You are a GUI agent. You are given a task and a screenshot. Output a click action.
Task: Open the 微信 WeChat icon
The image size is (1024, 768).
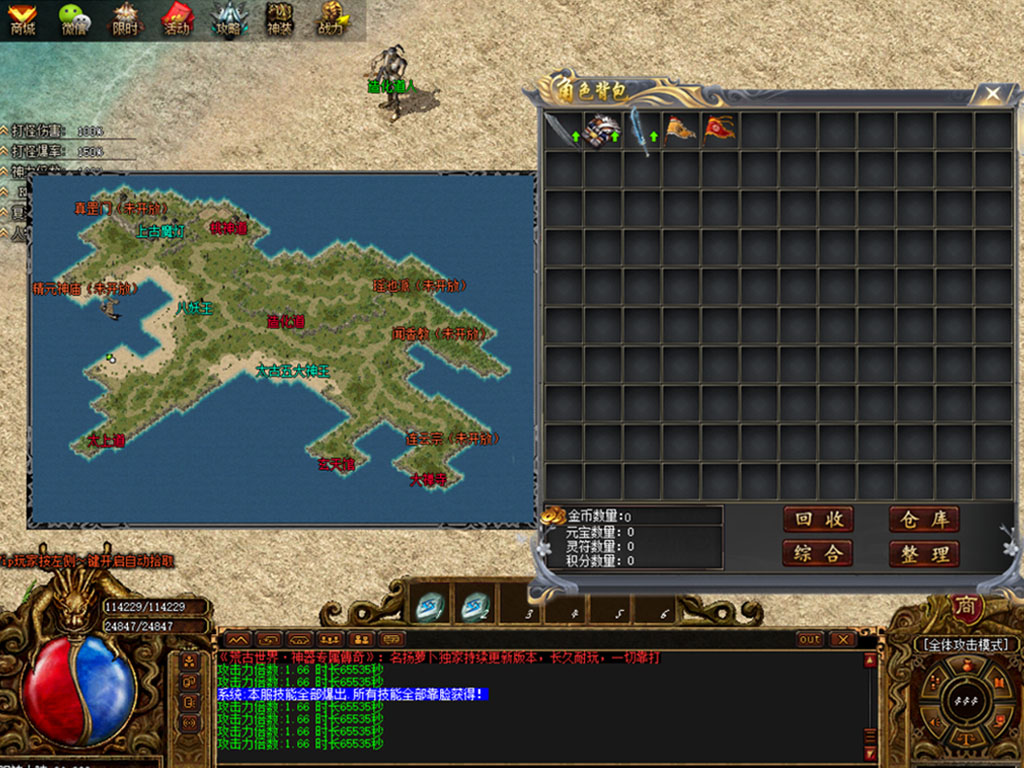(73, 19)
